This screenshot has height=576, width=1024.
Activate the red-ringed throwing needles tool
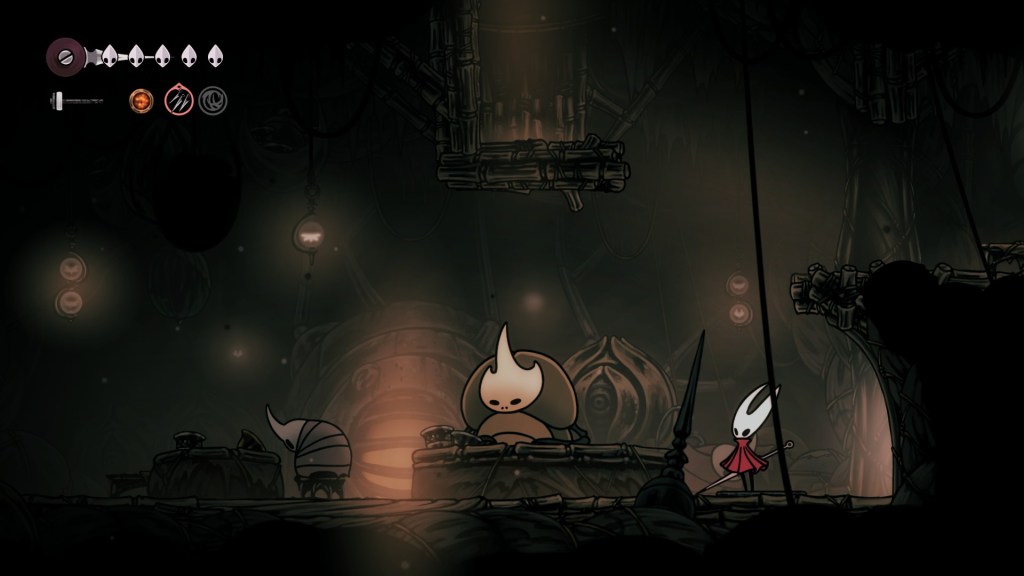pos(178,100)
